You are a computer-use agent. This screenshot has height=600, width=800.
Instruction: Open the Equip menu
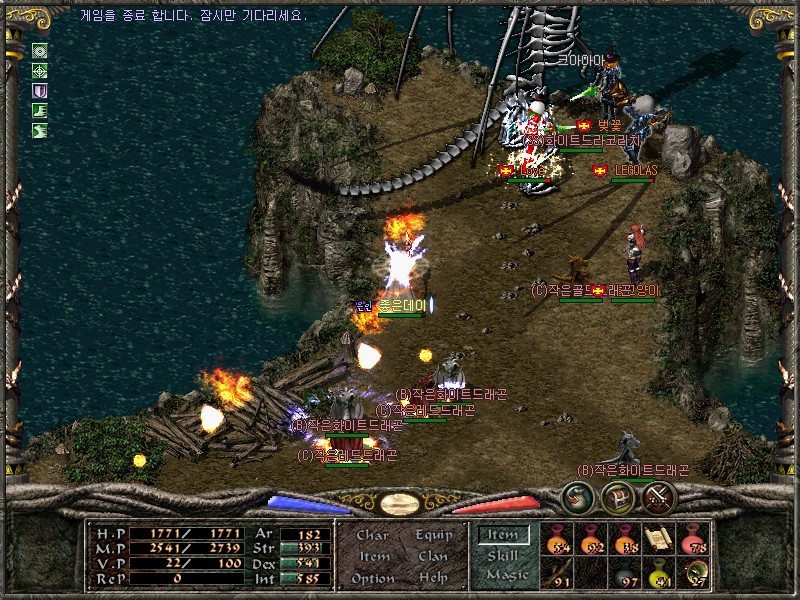pos(433,535)
